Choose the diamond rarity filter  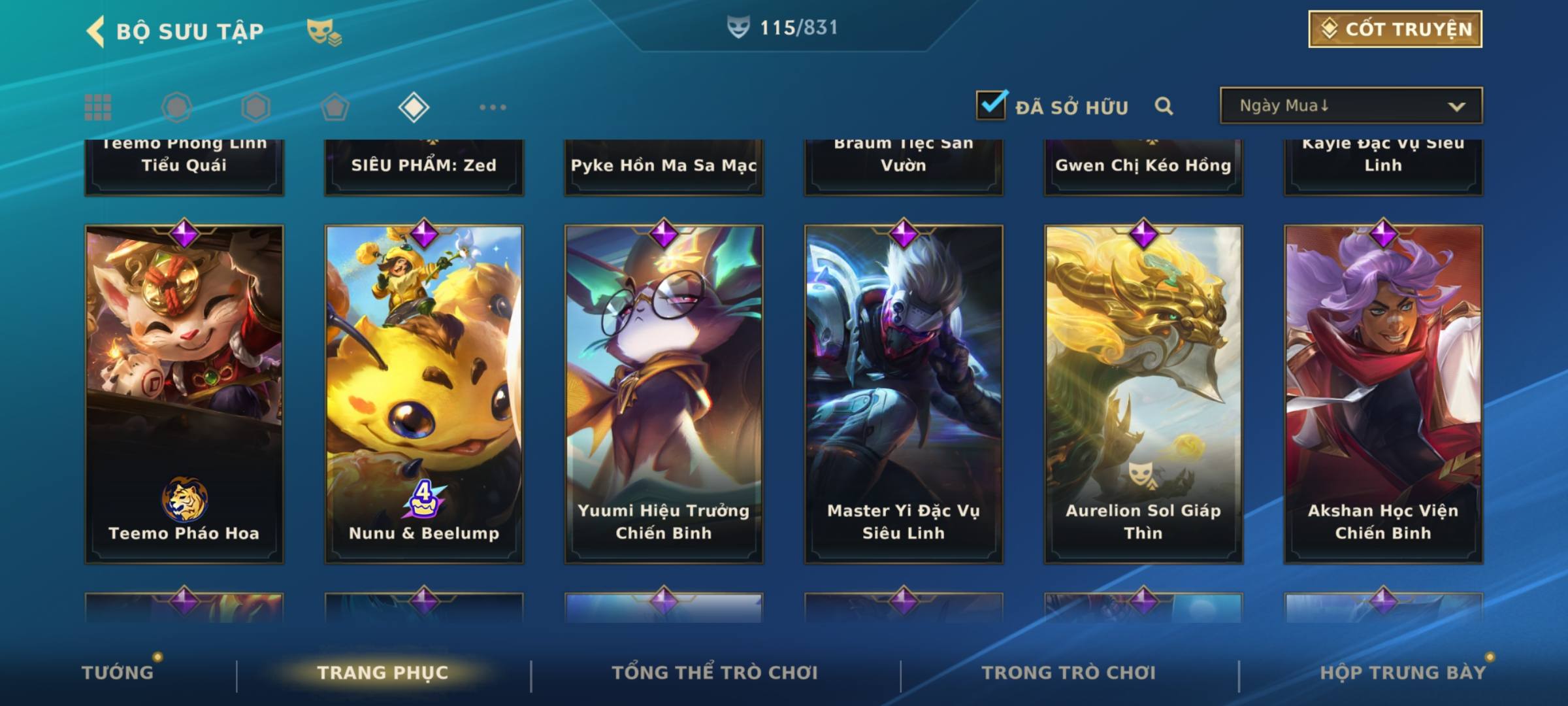click(414, 107)
